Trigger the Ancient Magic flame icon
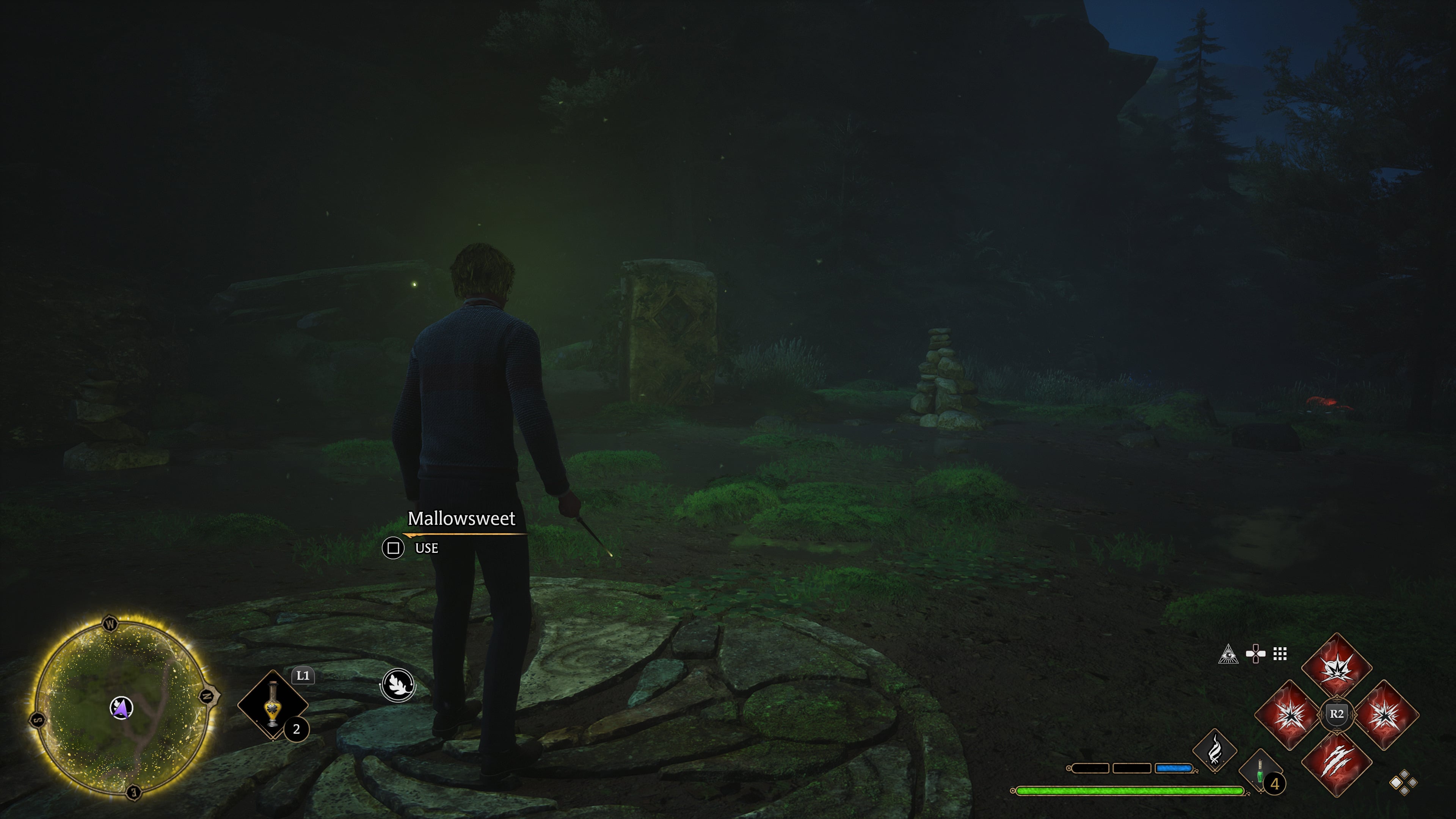The height and width of the screenshot is (819, 1456). [1214, 750]
